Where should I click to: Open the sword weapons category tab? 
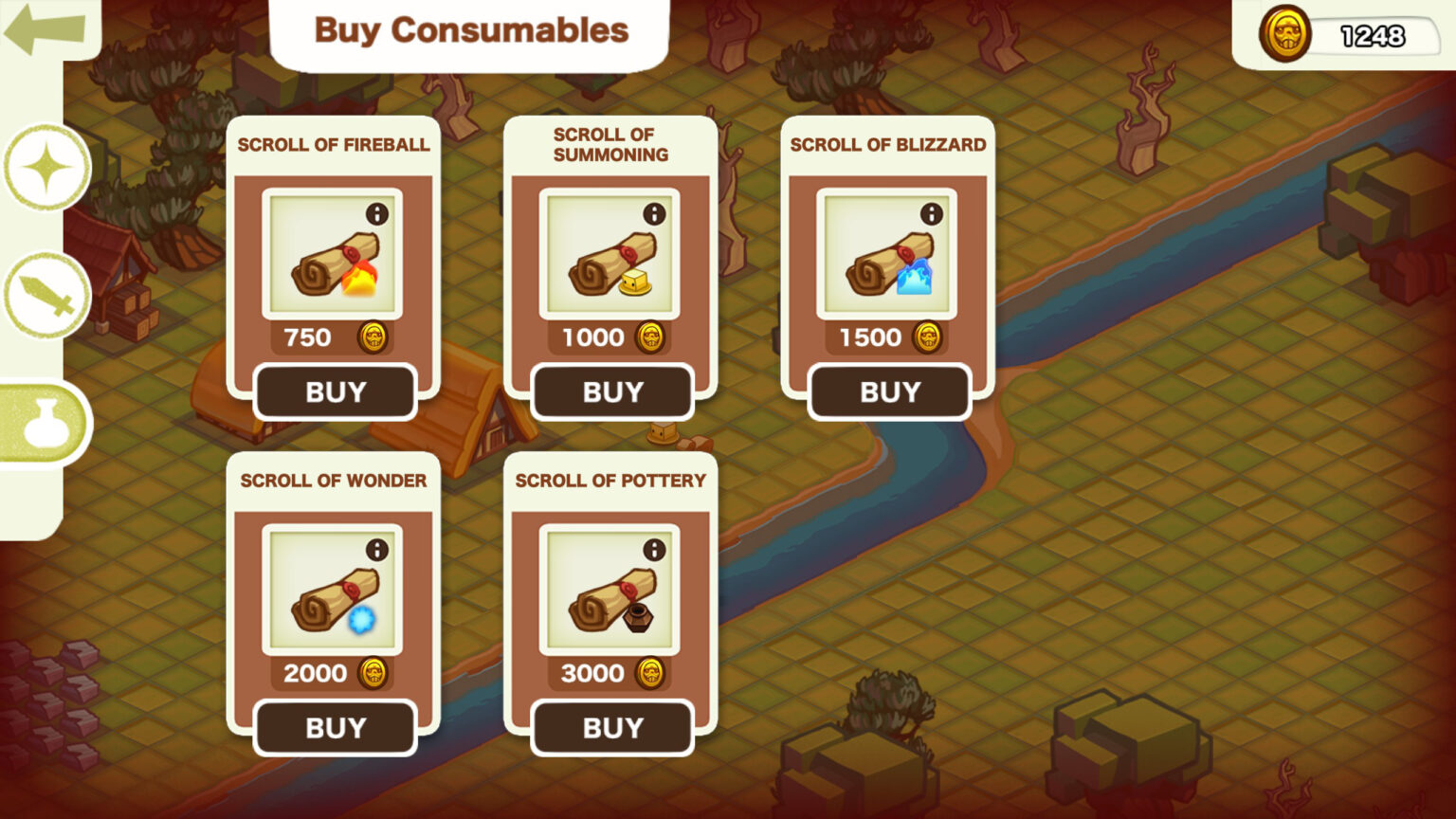coord(46,295)
